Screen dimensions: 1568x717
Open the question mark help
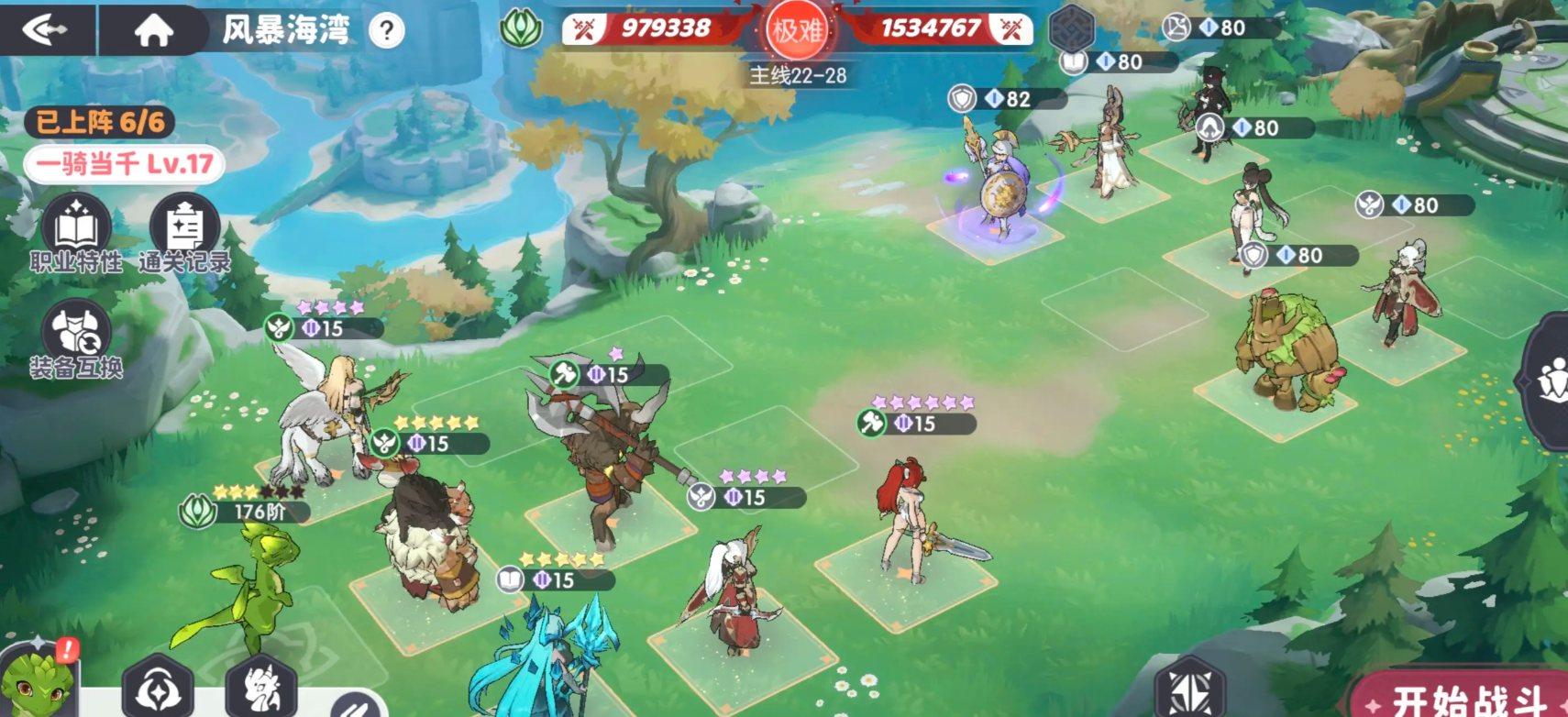[x=387, y=32]
